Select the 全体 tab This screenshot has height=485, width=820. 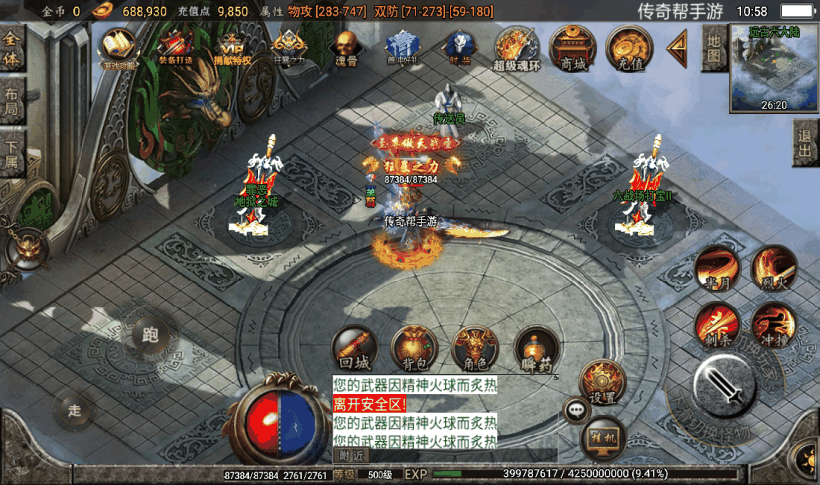[12, 48]
